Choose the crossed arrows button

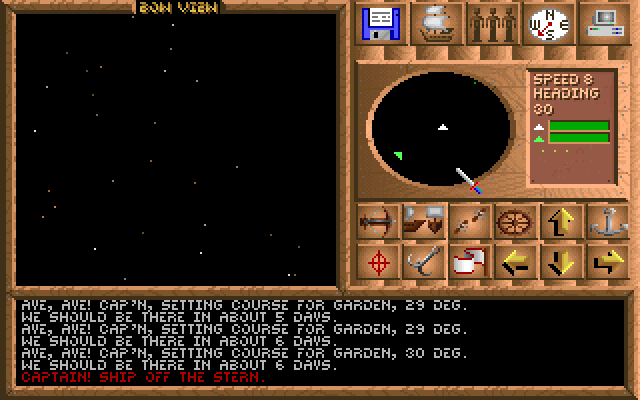click(468, 221)
